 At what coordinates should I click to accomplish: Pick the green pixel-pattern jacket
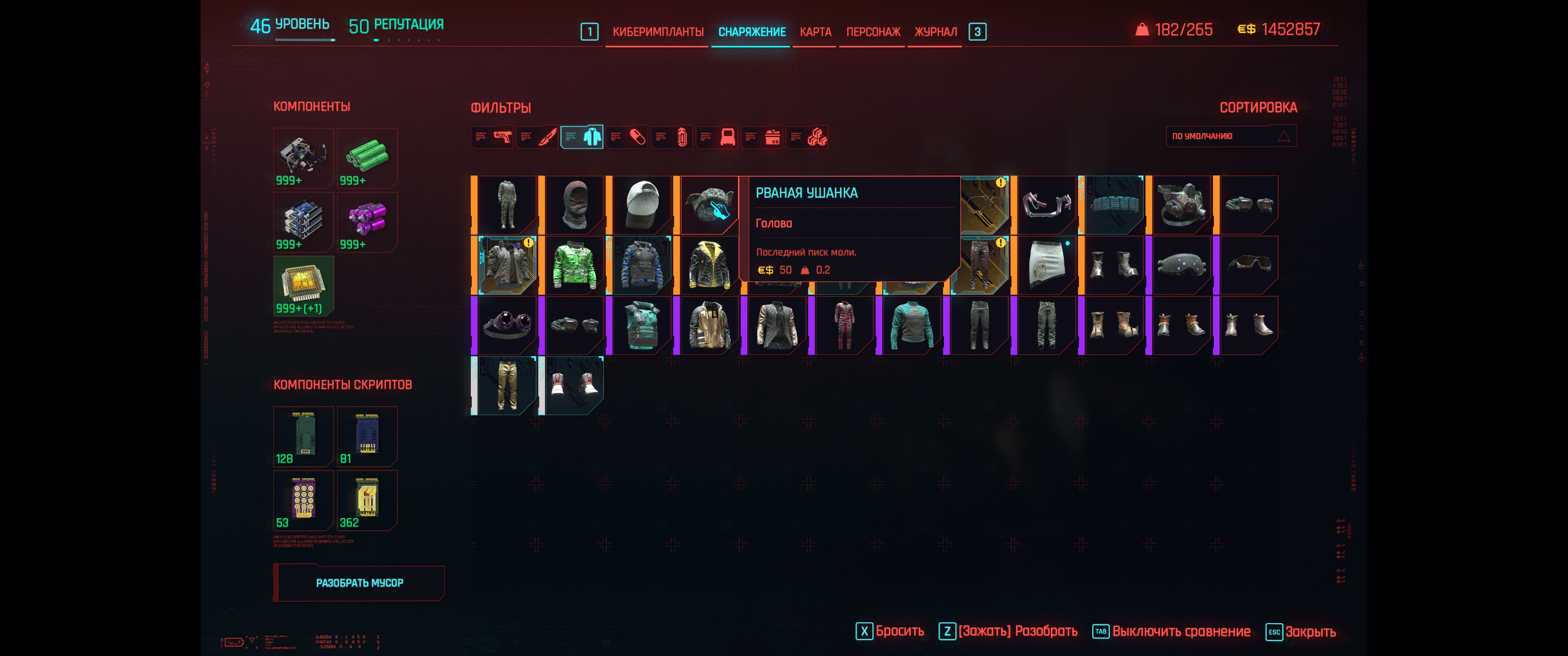click(574, 265)
